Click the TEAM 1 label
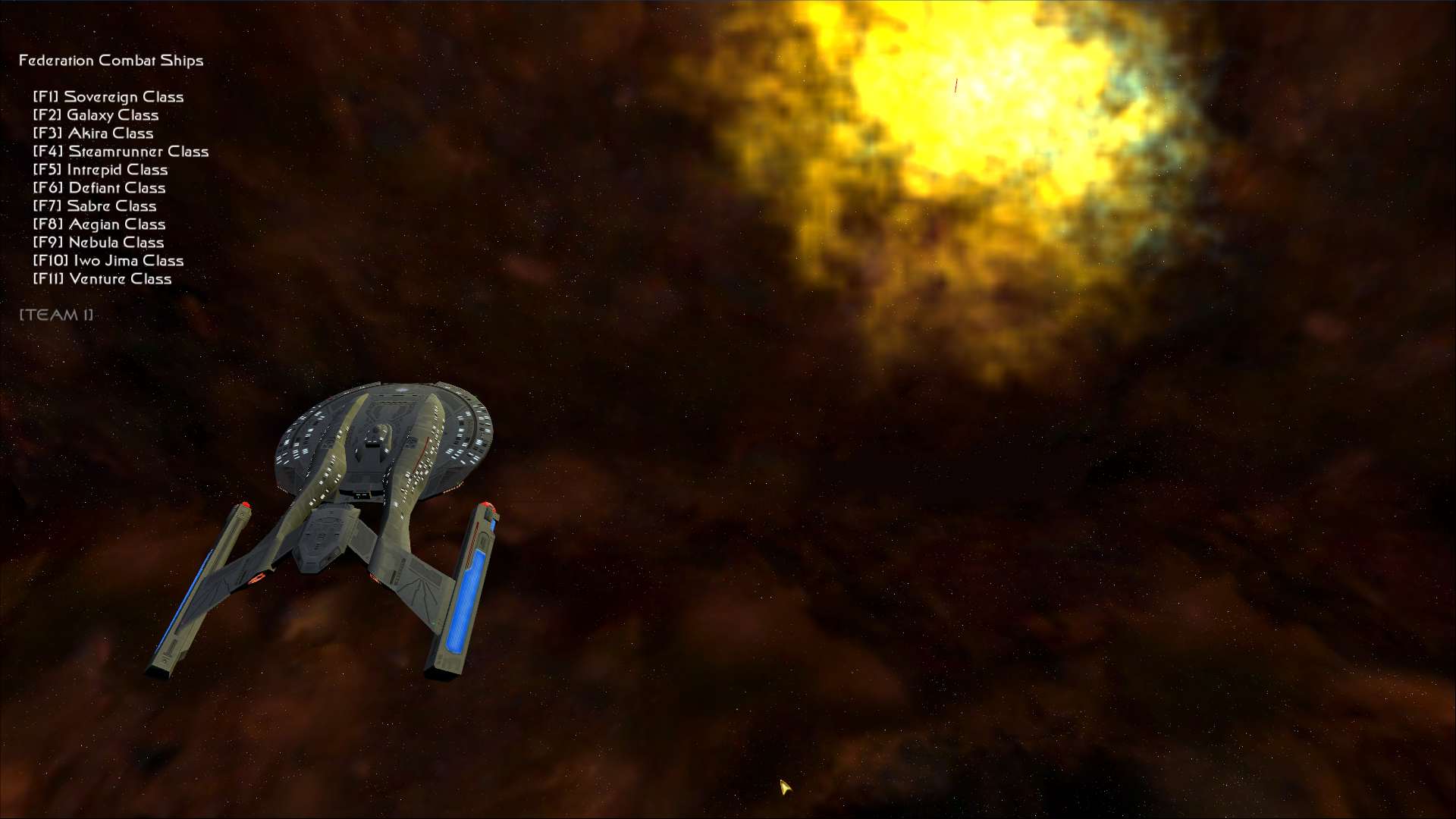 click(x=56, y=315)
